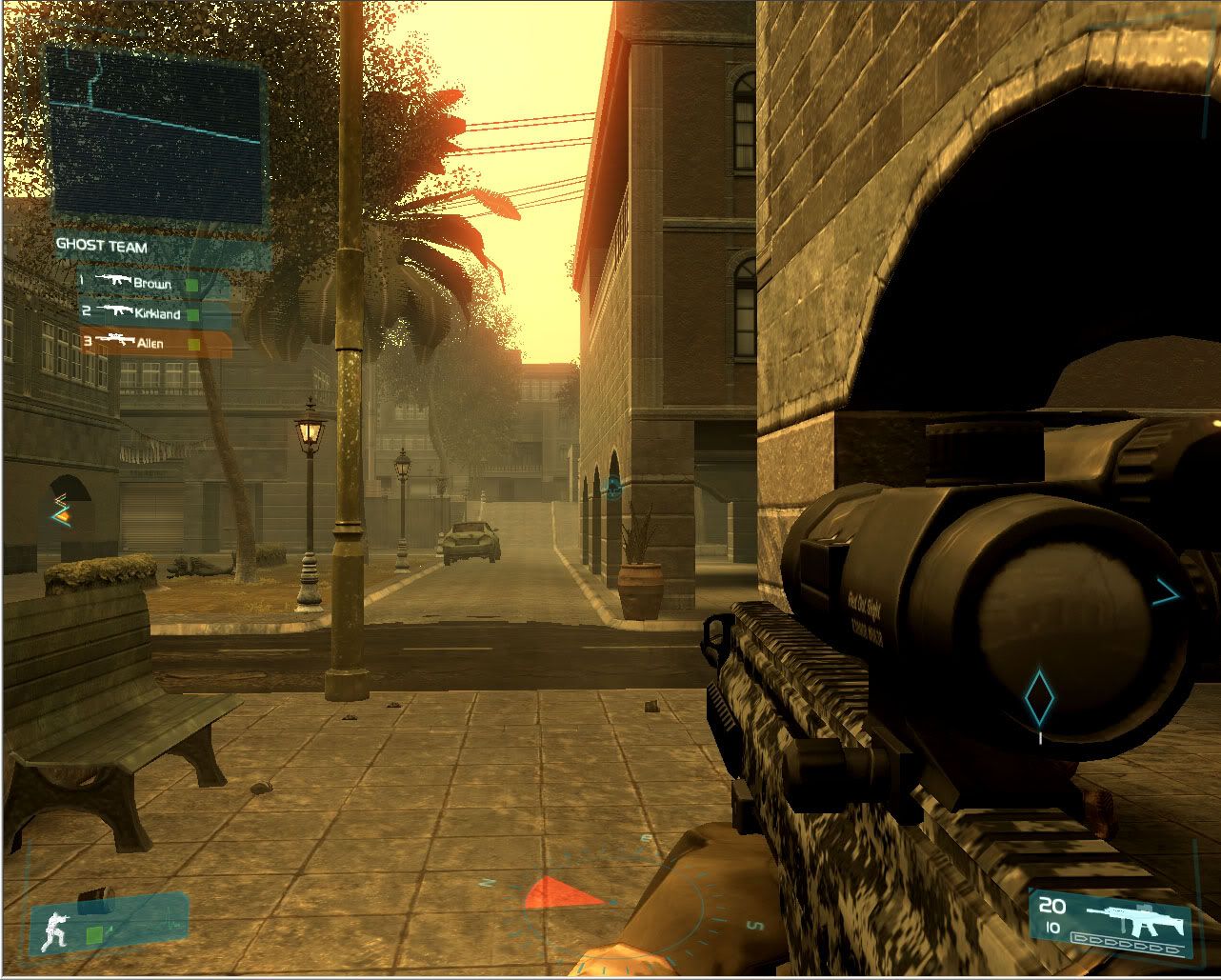1221x980 pixels.
Task: Click the red compass direction indicator
Action: 563,892
